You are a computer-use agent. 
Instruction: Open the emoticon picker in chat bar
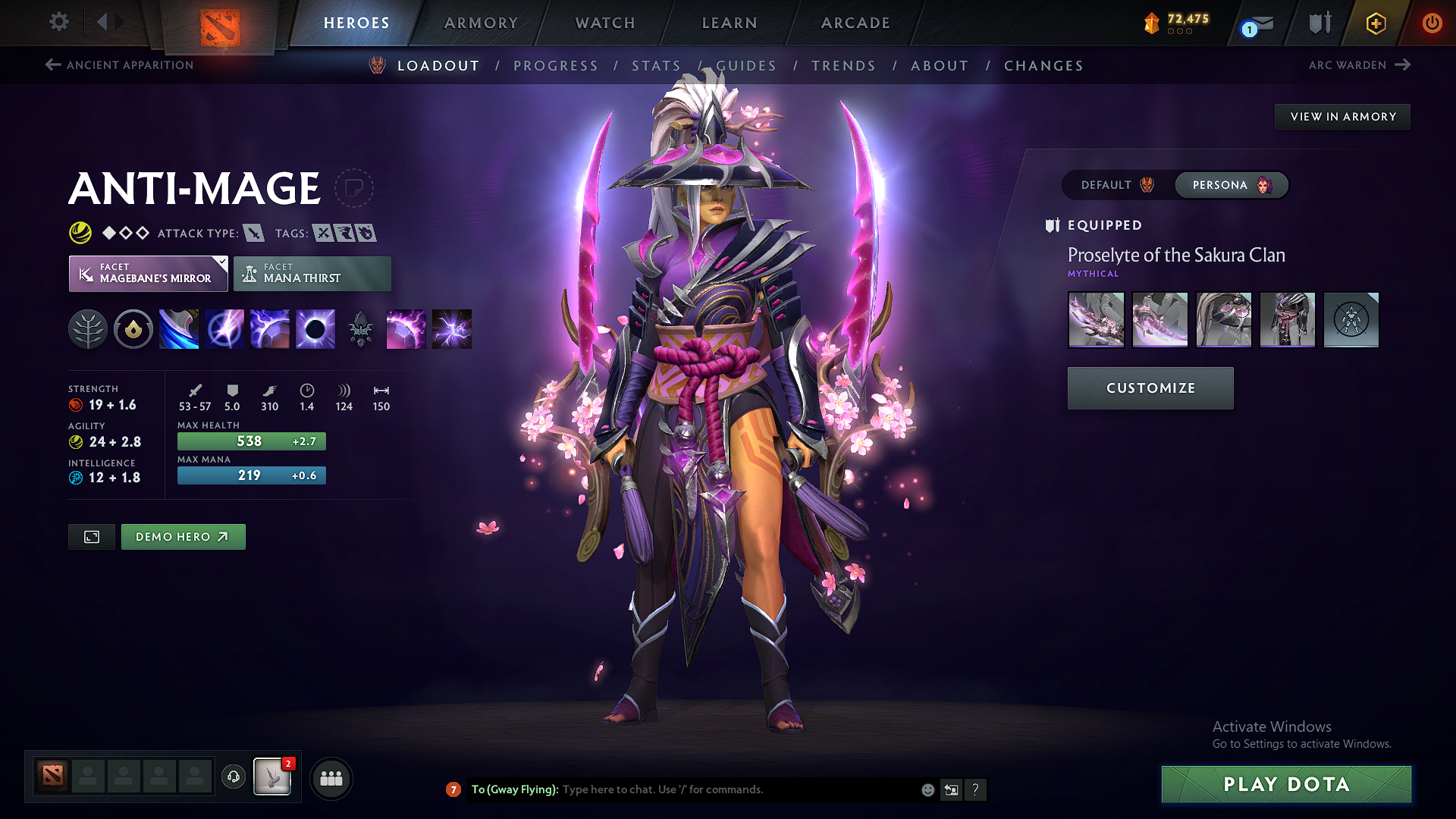coord(927,789)
